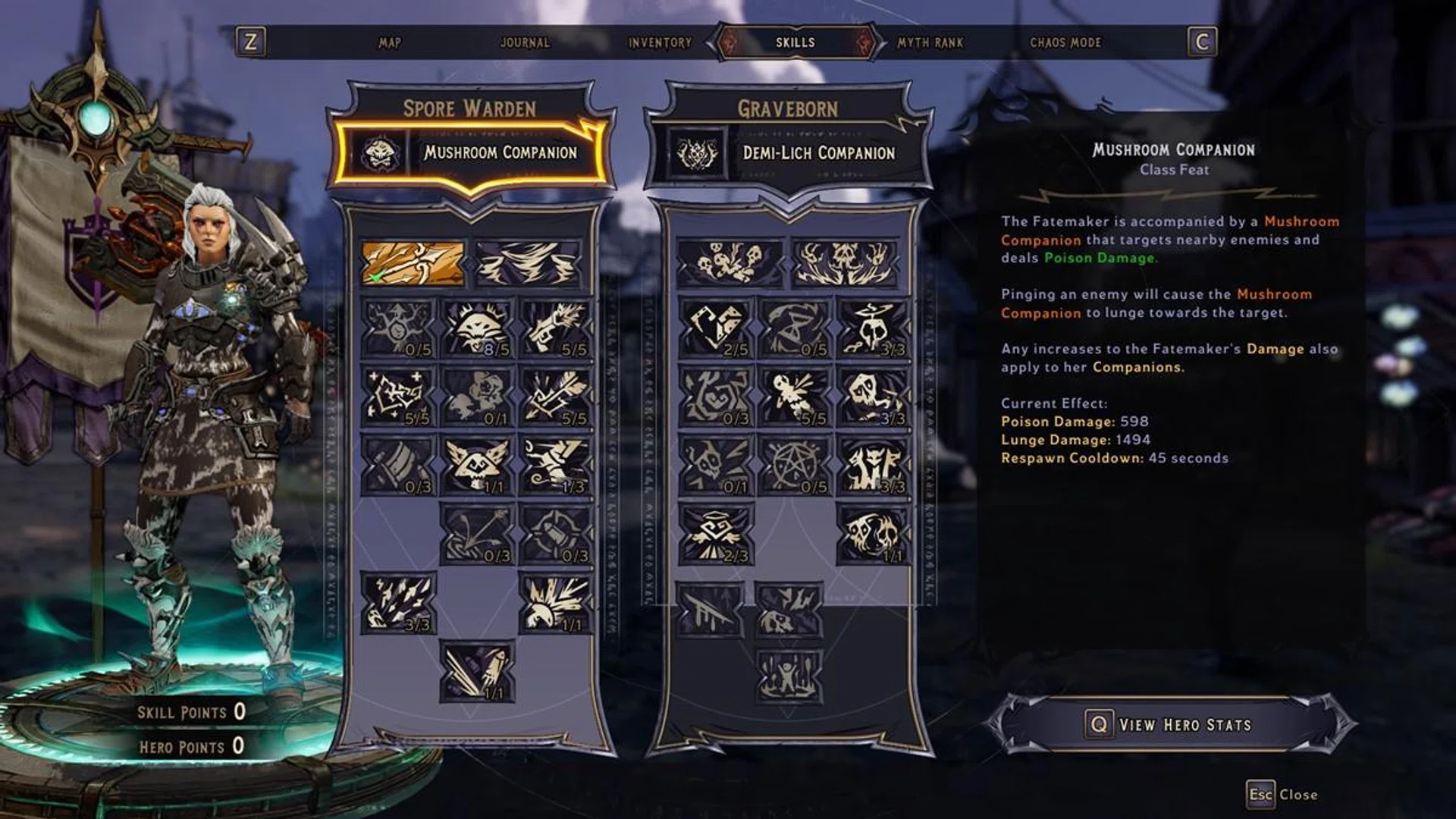
Task: Open the Journal tab
Action: (525, 42)
